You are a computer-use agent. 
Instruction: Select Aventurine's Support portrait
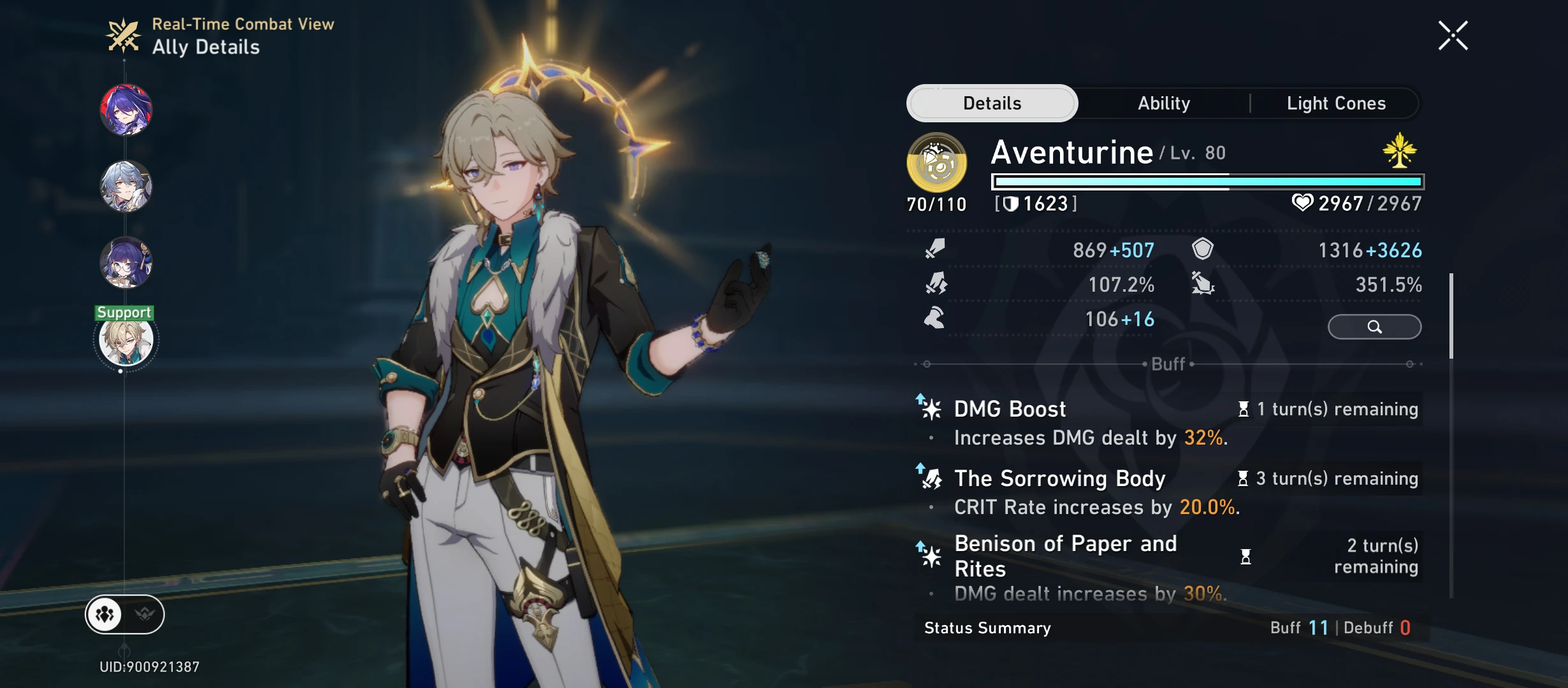[x=126, y=340]
